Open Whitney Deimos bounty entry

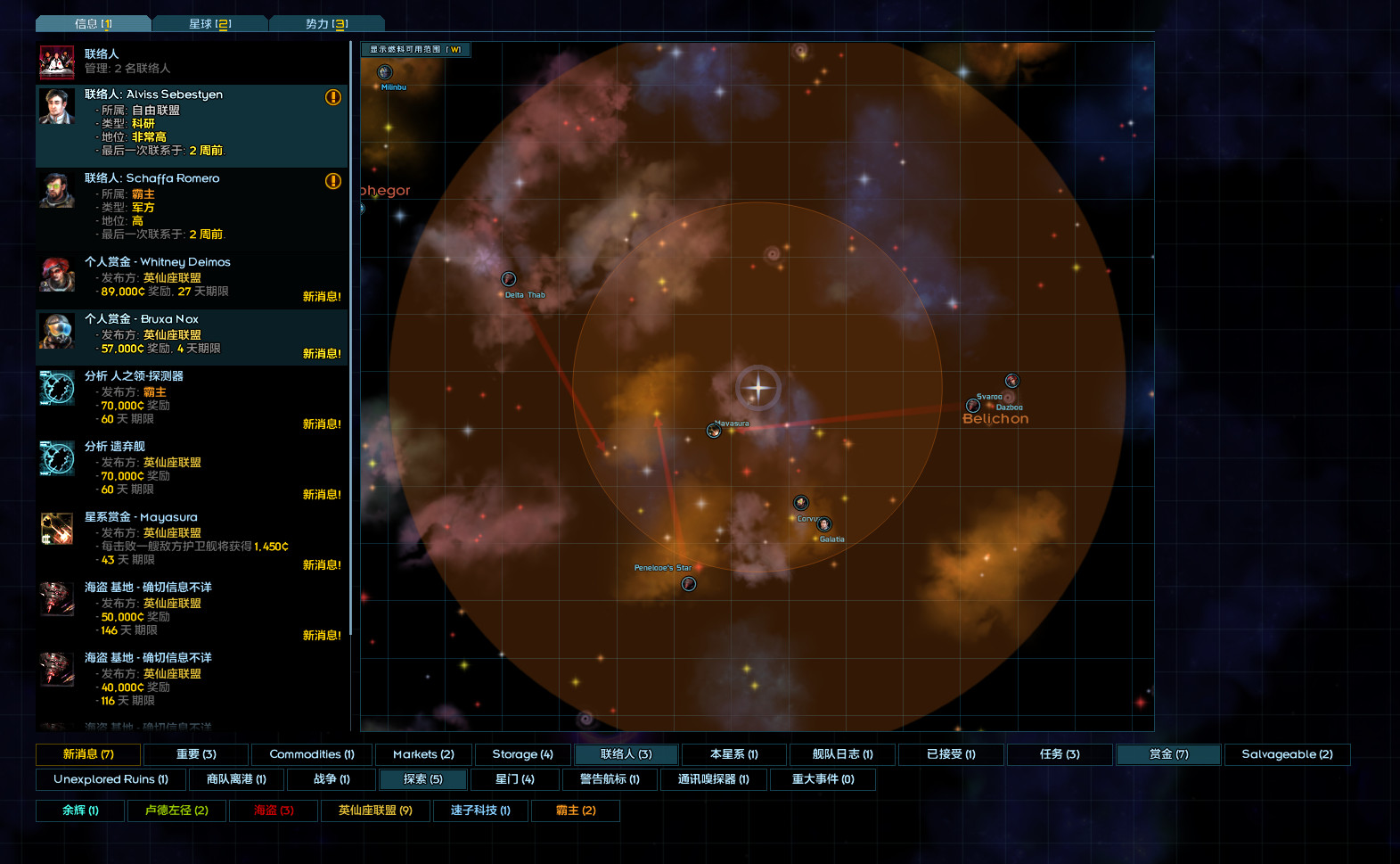[x=192, y=279]
